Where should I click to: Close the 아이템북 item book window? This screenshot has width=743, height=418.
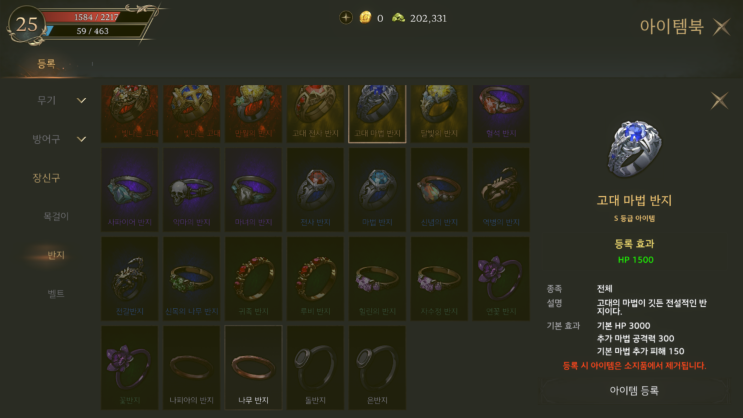click(x=721, y=27)
